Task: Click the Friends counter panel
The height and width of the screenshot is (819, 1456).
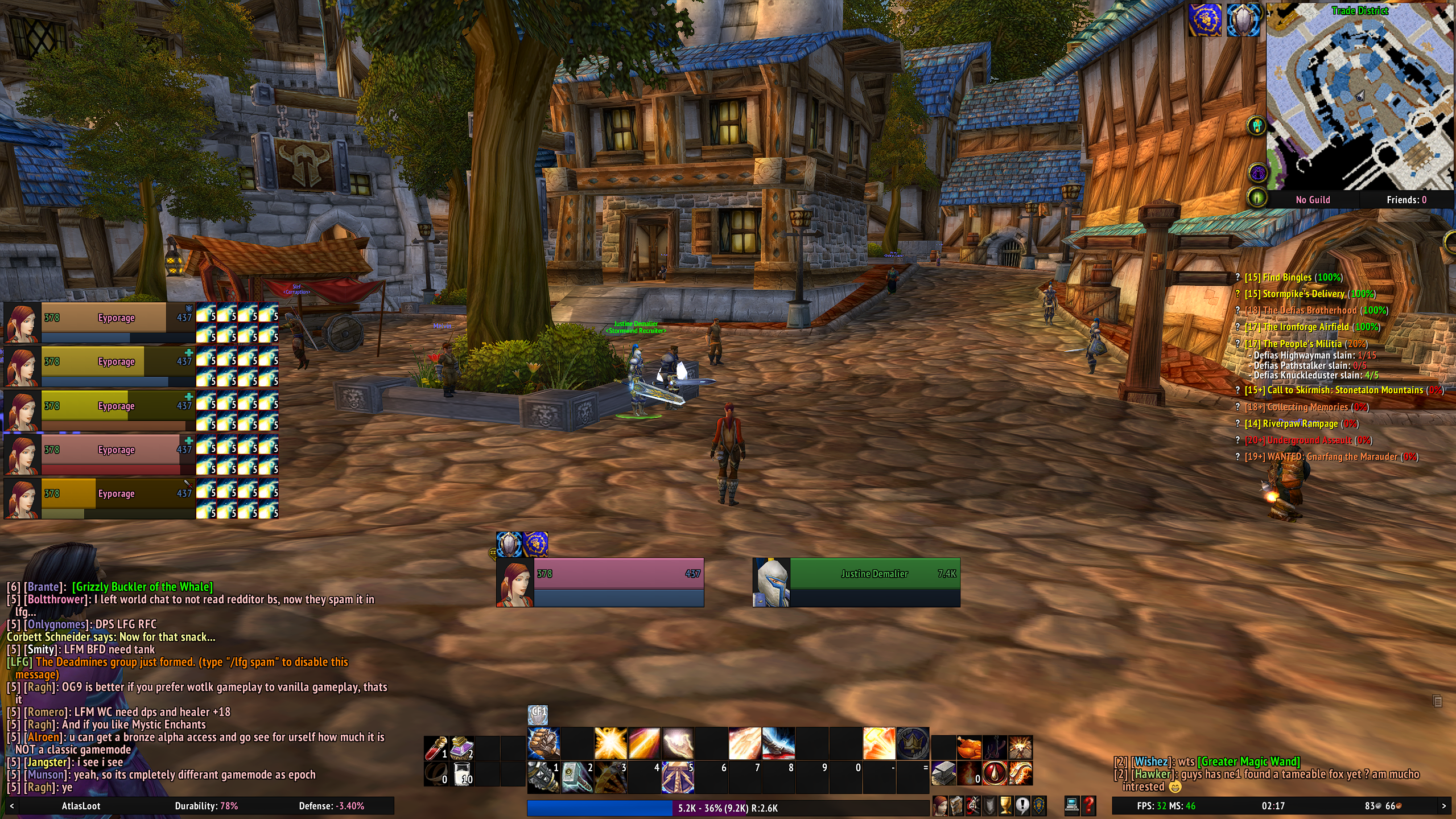Action: (x=1406, y=200)
